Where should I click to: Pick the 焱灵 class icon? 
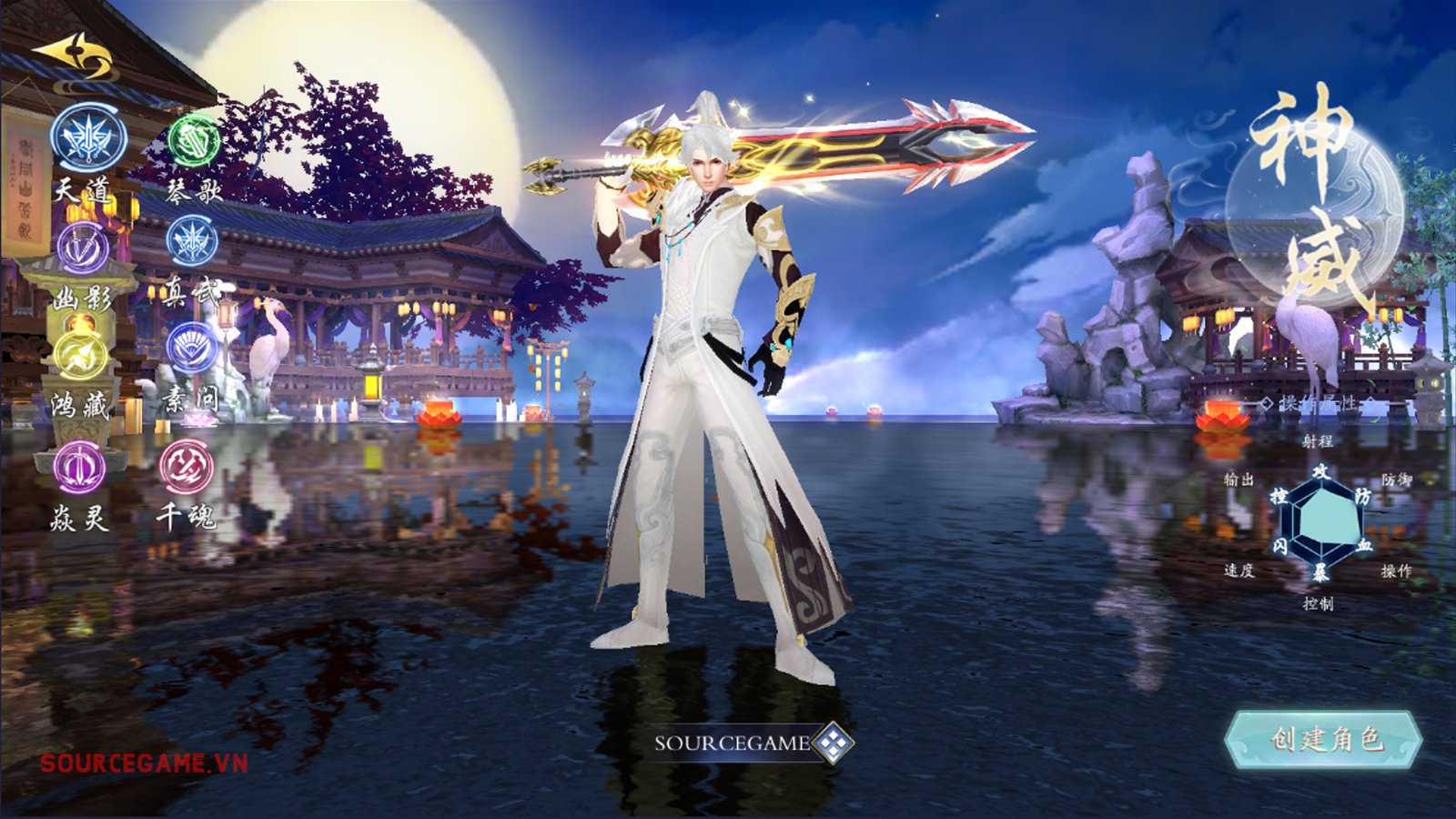[x=80, y=465]
